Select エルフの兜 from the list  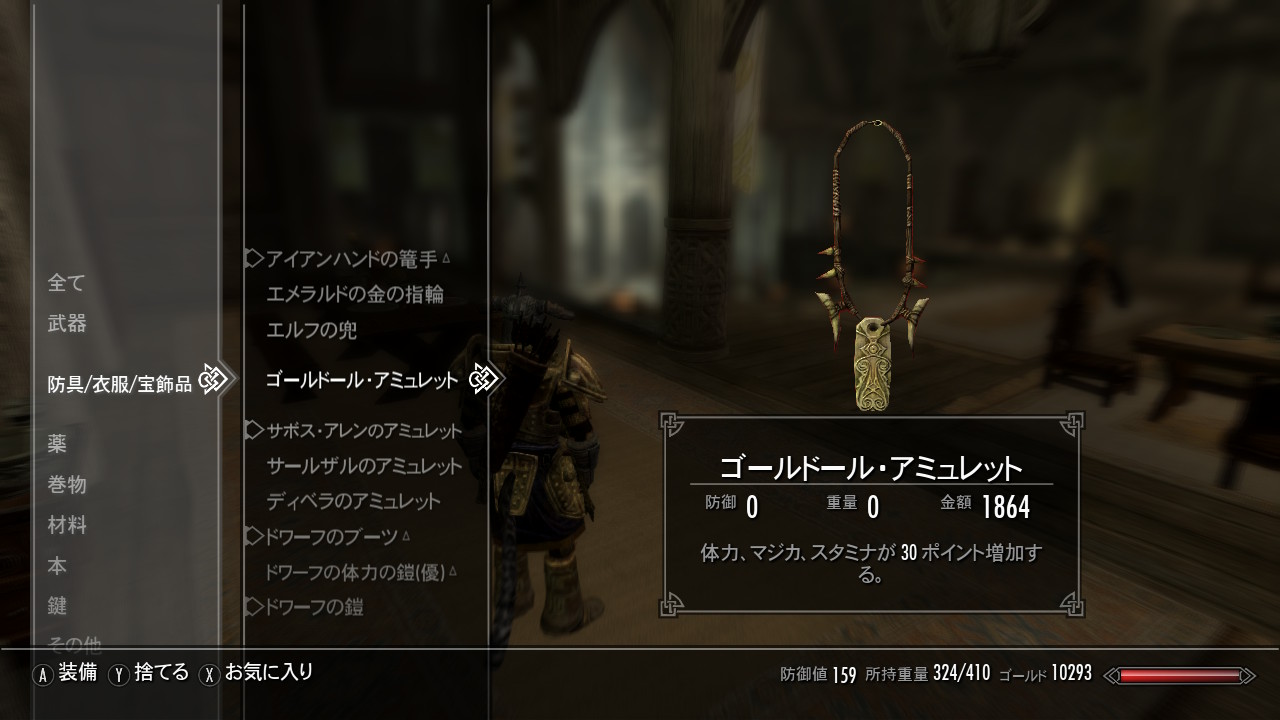coord(312,329)
